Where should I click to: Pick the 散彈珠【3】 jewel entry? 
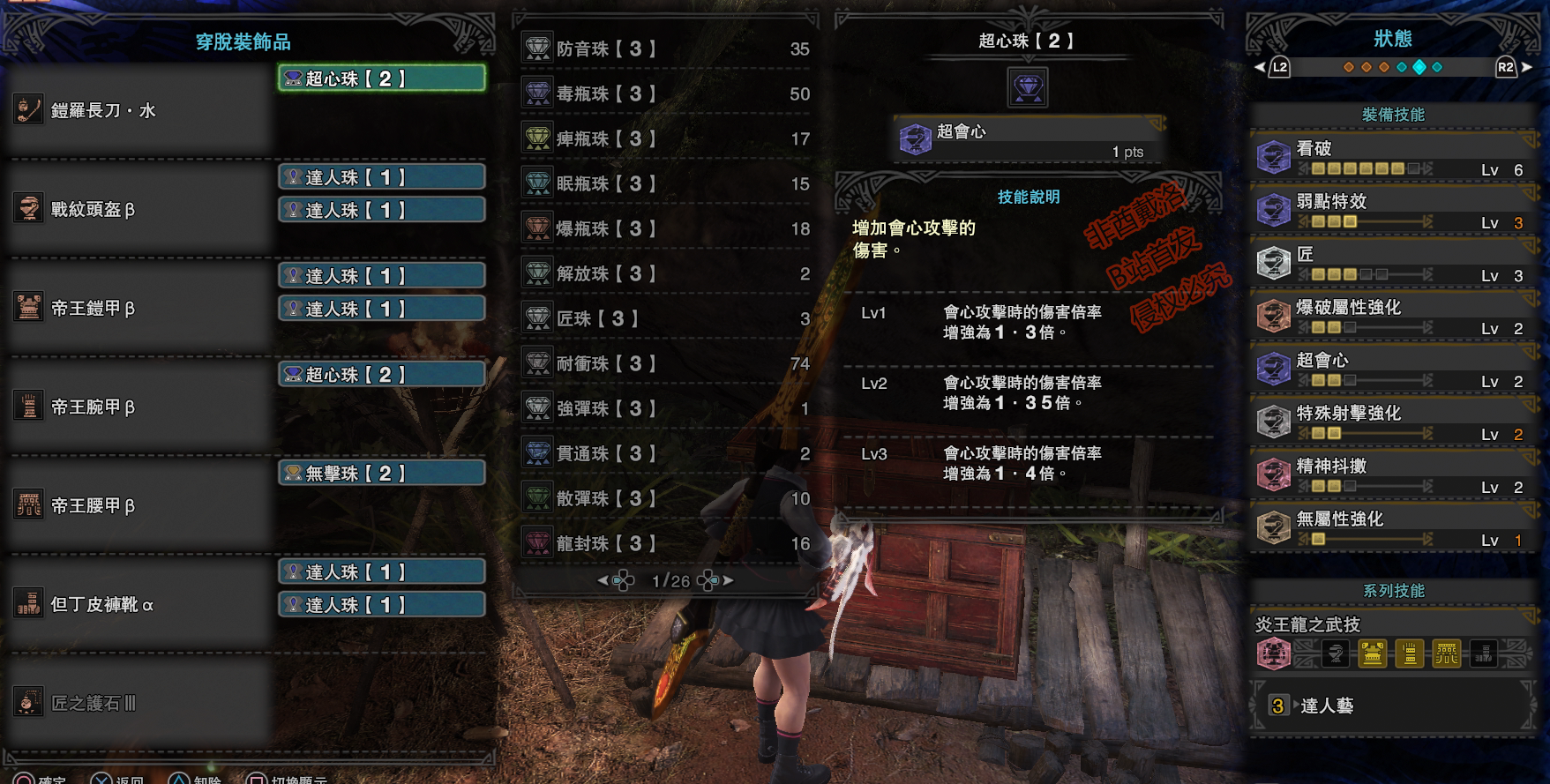point(666,498)
